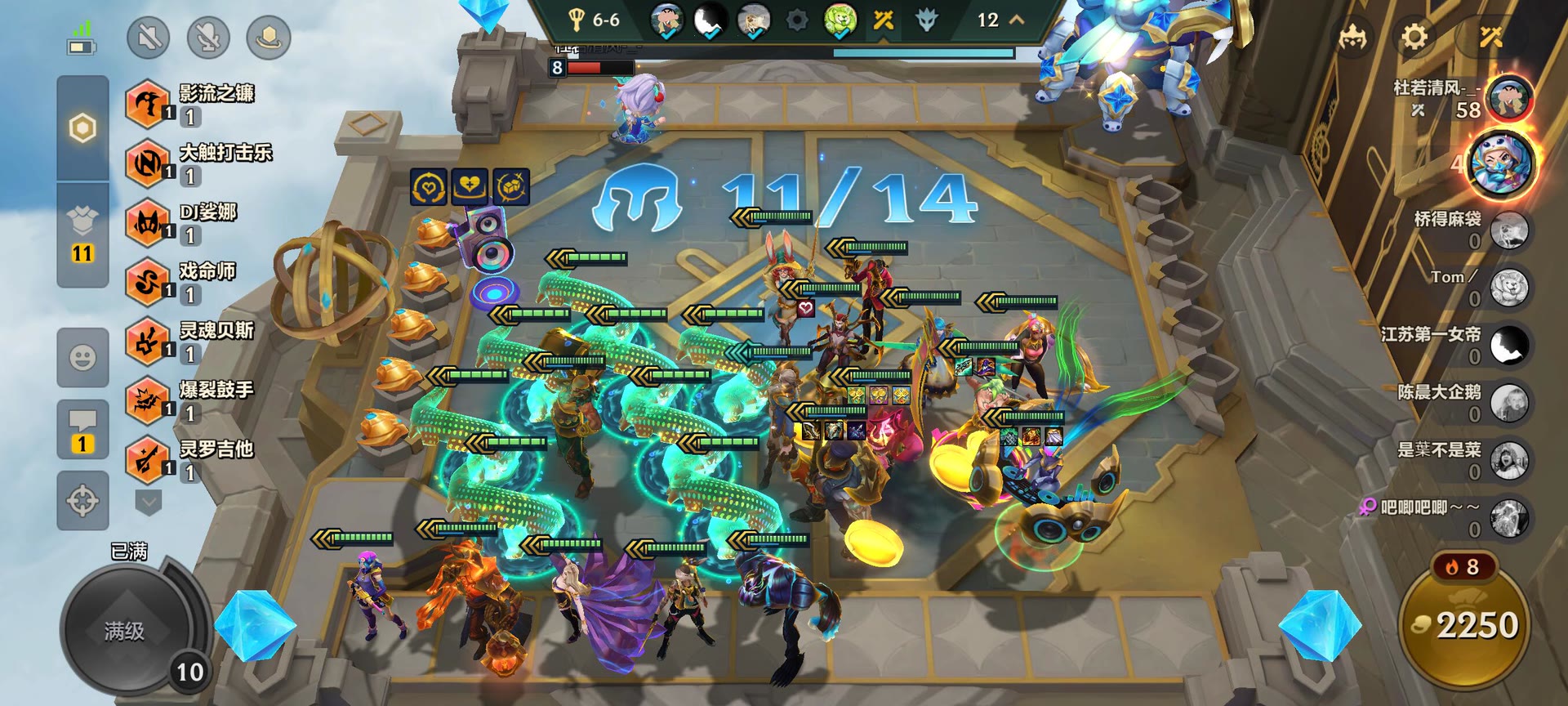Open the gear settings menu
Screen dimensions: 1568x706
point(1414,37)
